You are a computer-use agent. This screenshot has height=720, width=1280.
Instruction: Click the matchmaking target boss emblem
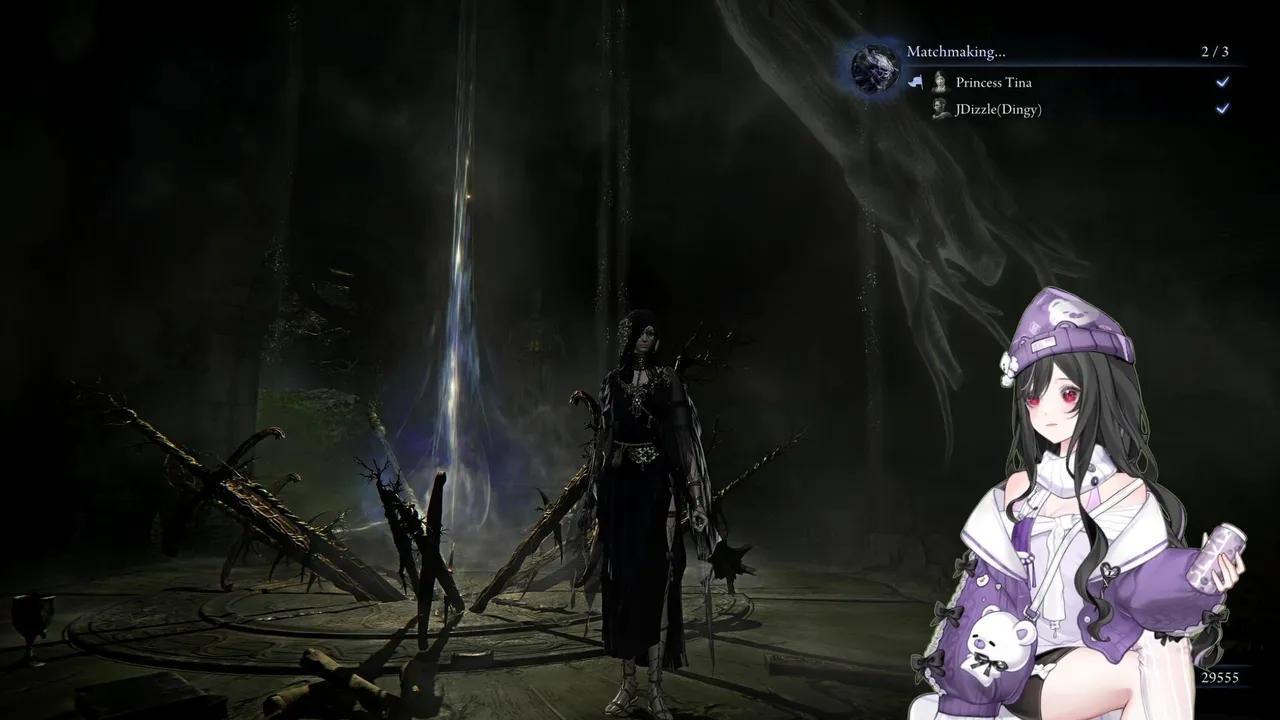coord(875,67)
